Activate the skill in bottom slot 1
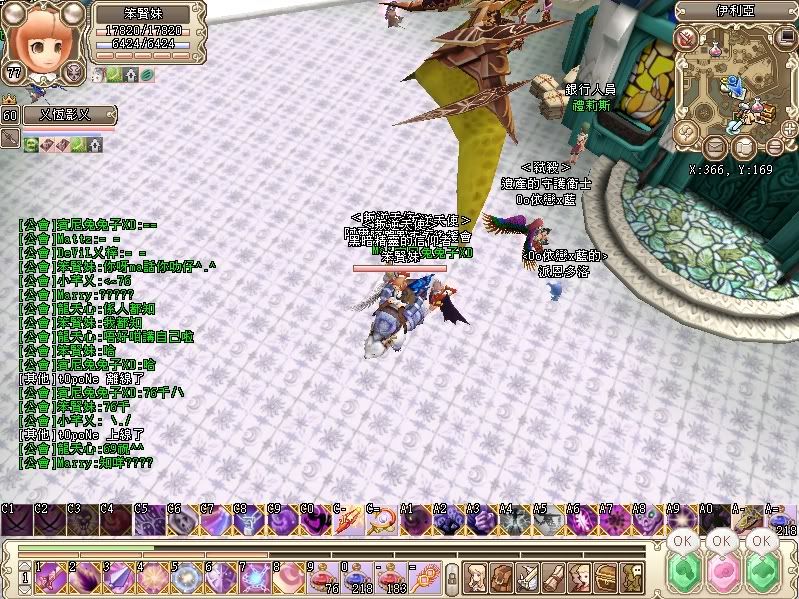799x599 pixels. point(46,576)
